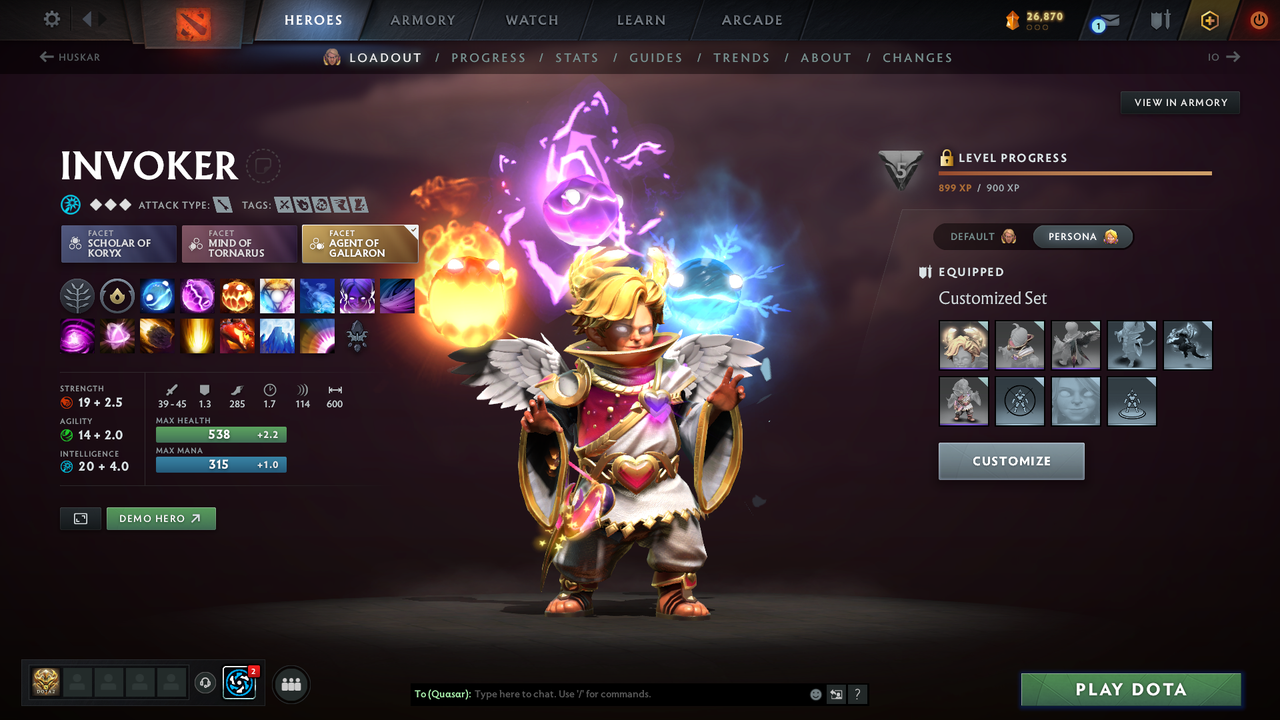Click the orange Dota Plus hexagon icon
This screenshot has height=720, width=1280.
point(1209,19)
